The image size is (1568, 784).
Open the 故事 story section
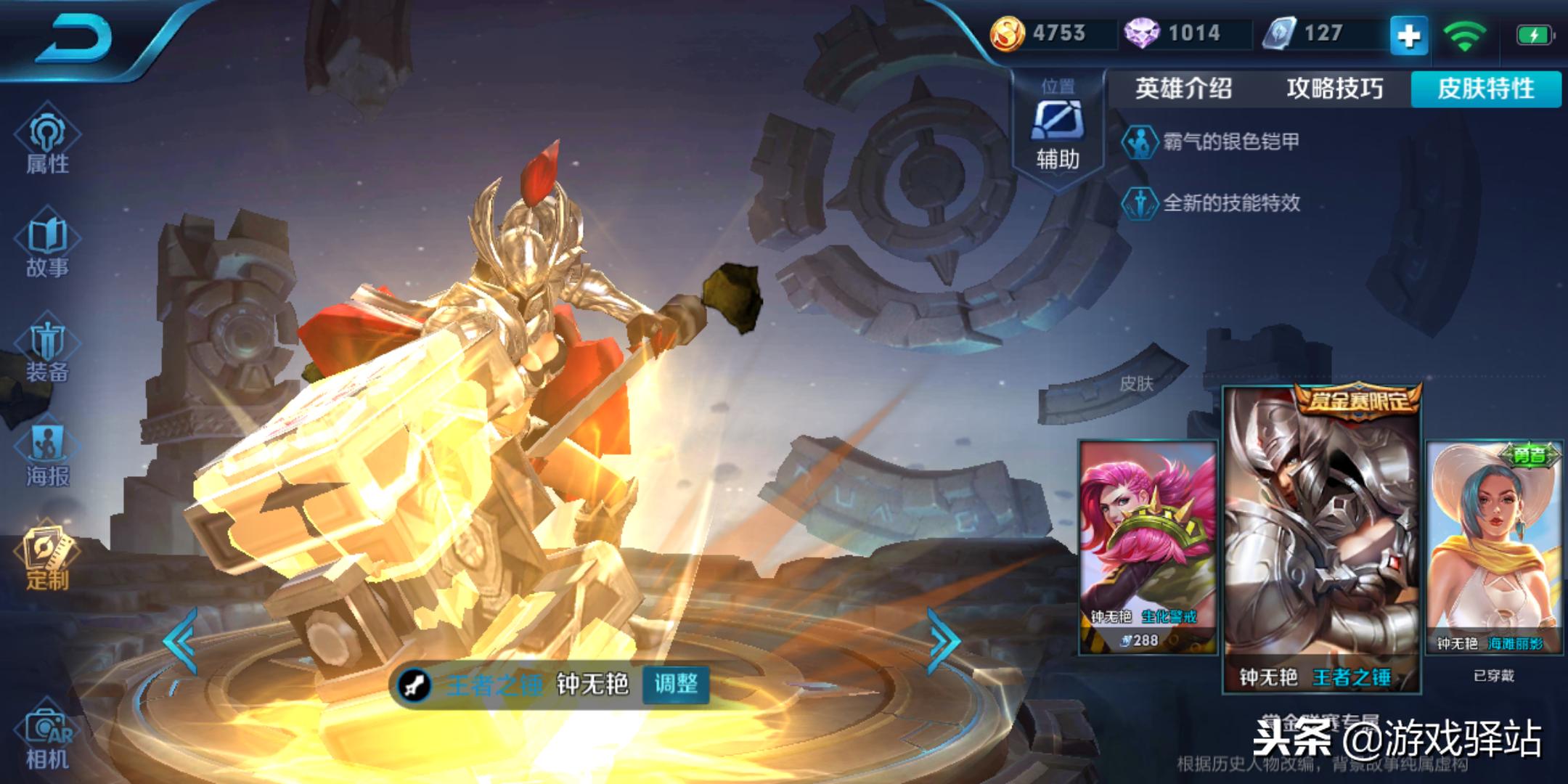coord(47,247)
